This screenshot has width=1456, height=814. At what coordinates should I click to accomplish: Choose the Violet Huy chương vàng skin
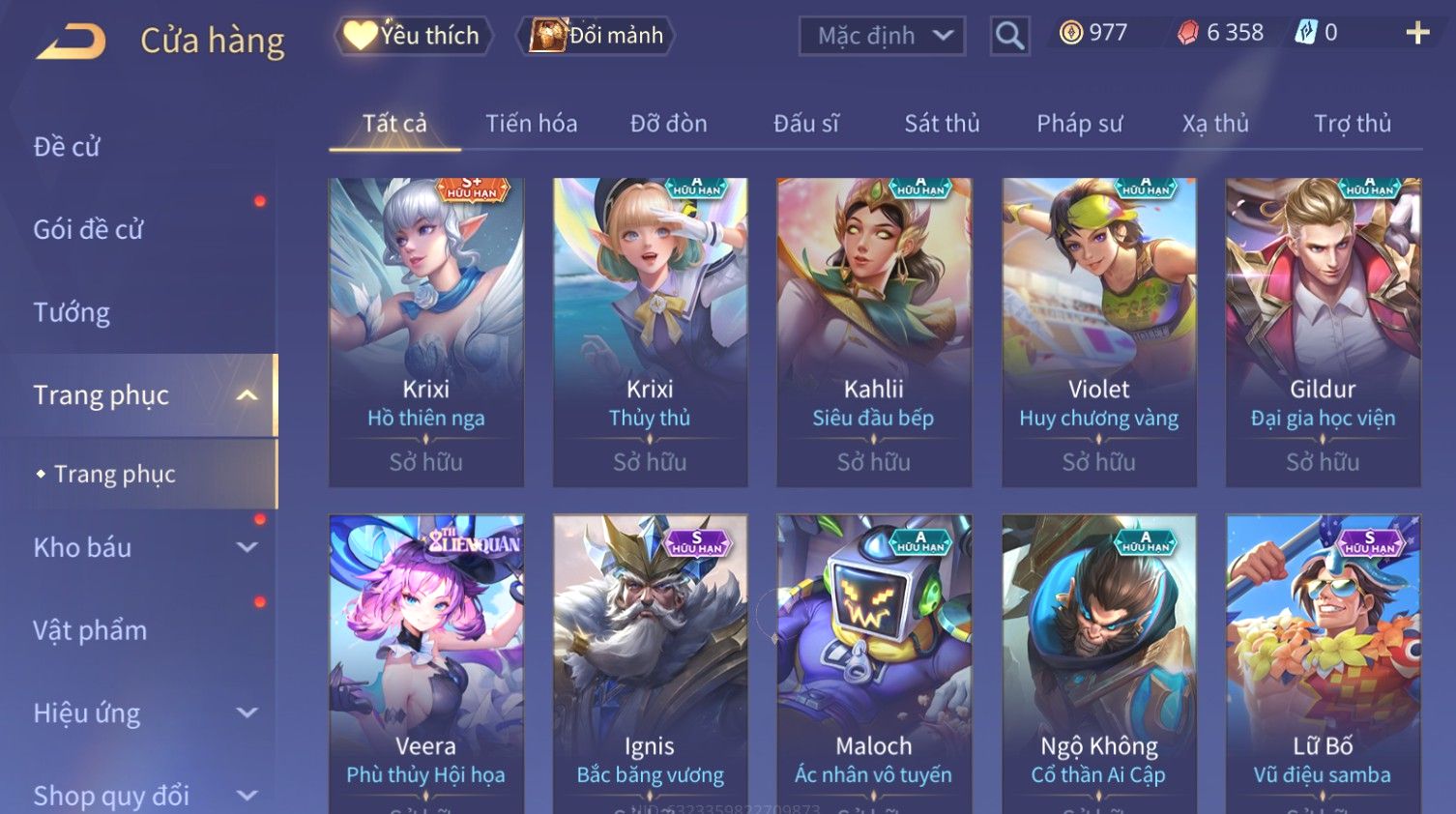click(1098, 331)
